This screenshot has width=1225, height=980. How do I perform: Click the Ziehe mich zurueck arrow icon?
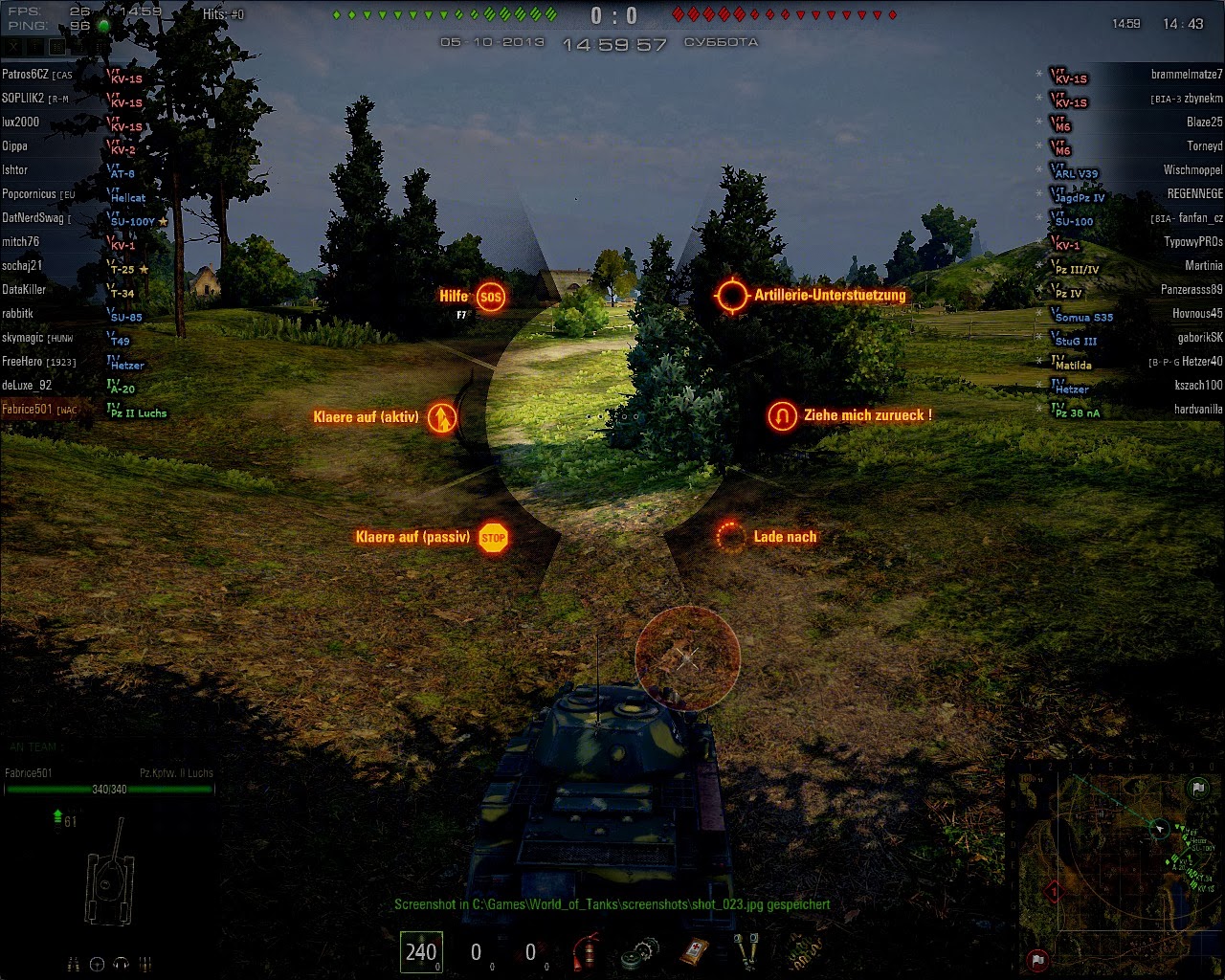pyautogui.click(x=782, y=415)
